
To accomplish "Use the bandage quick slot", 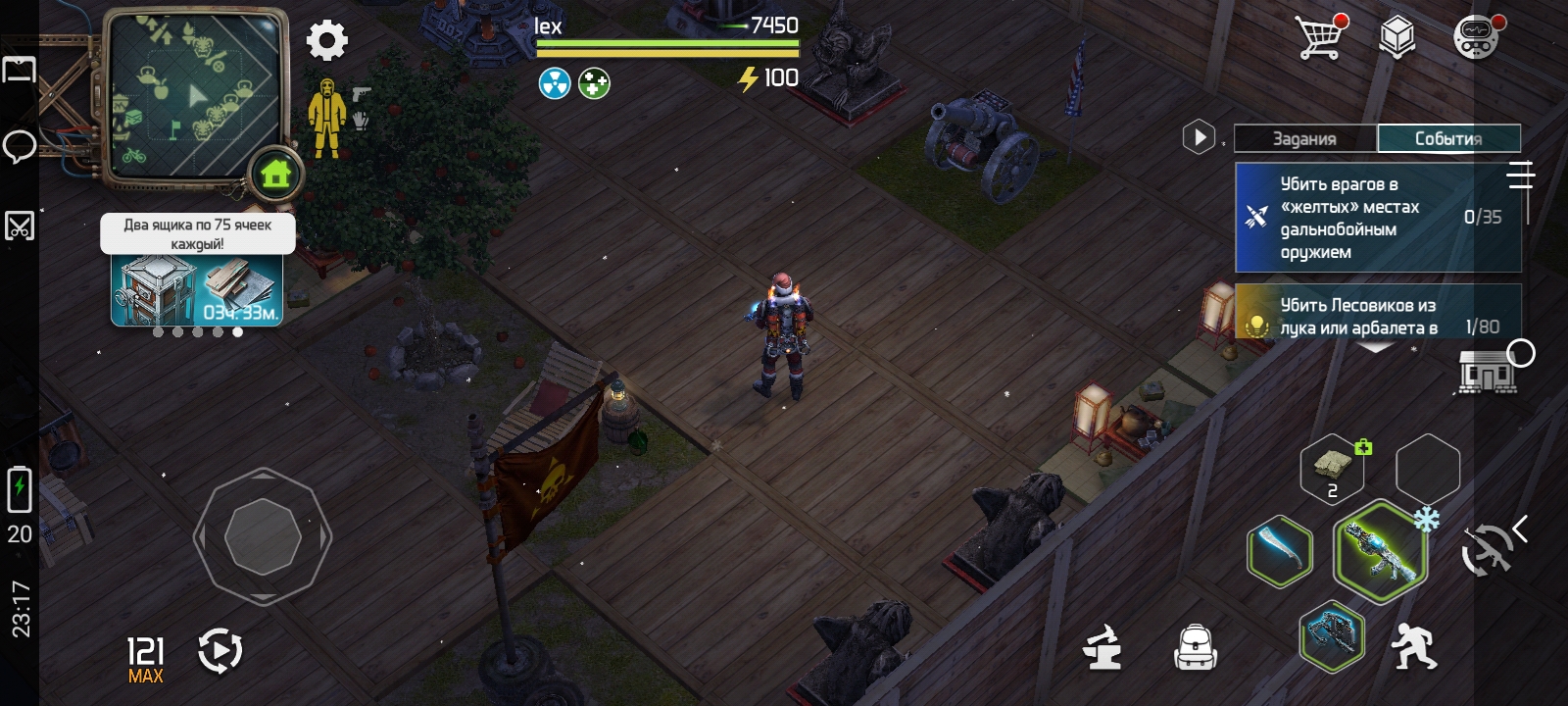I will pyautogui.click(x=1332, y=468).
